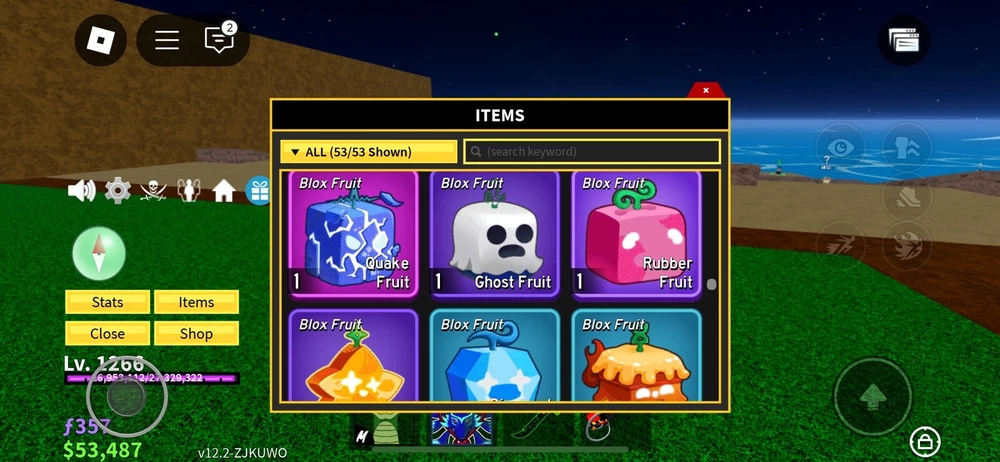The image size is (1000, 462).
Task: Open the ALL items filter dropdown
Action: tap(368, 152)
